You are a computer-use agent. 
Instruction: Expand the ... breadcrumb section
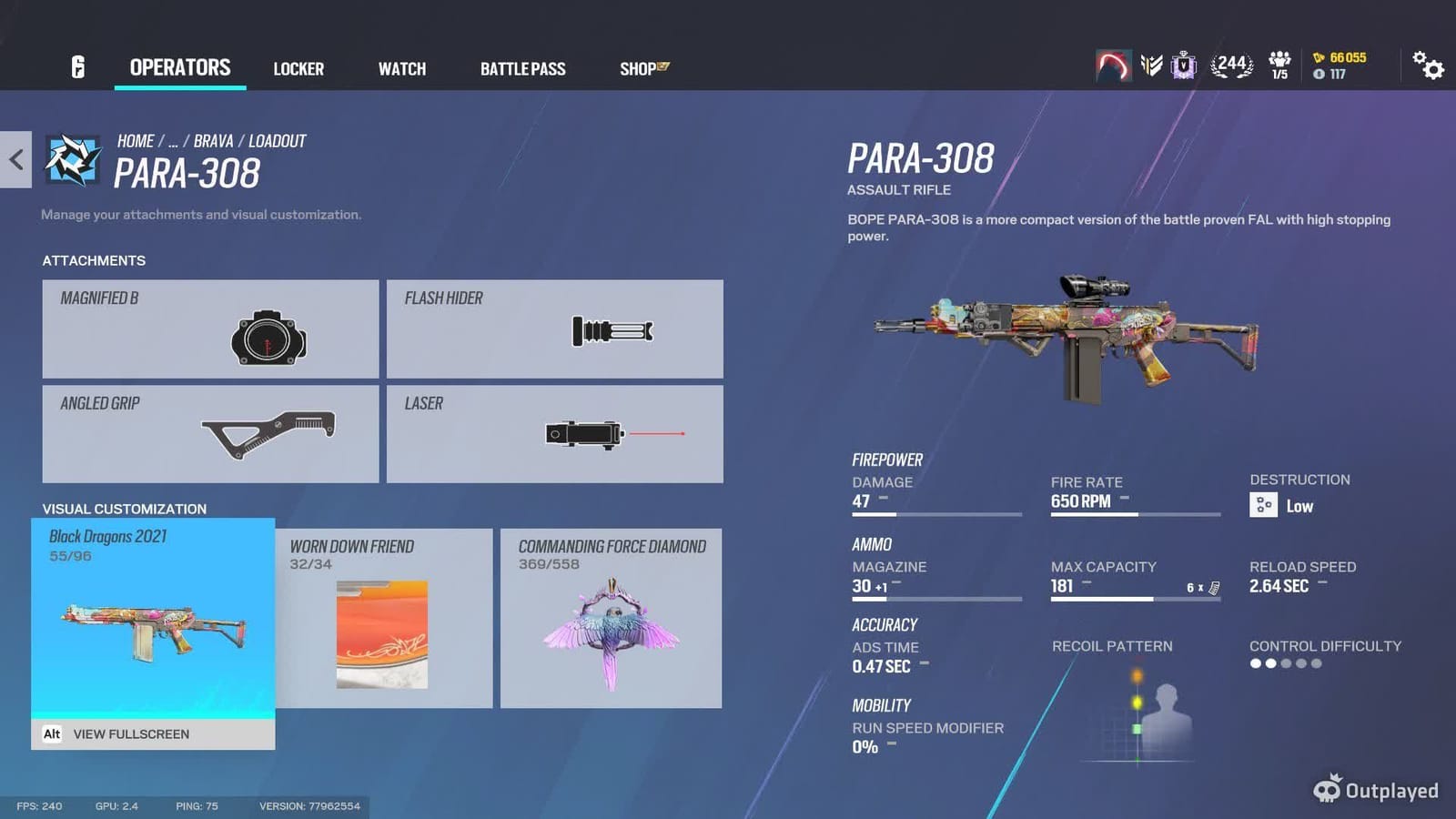(173, 140)
